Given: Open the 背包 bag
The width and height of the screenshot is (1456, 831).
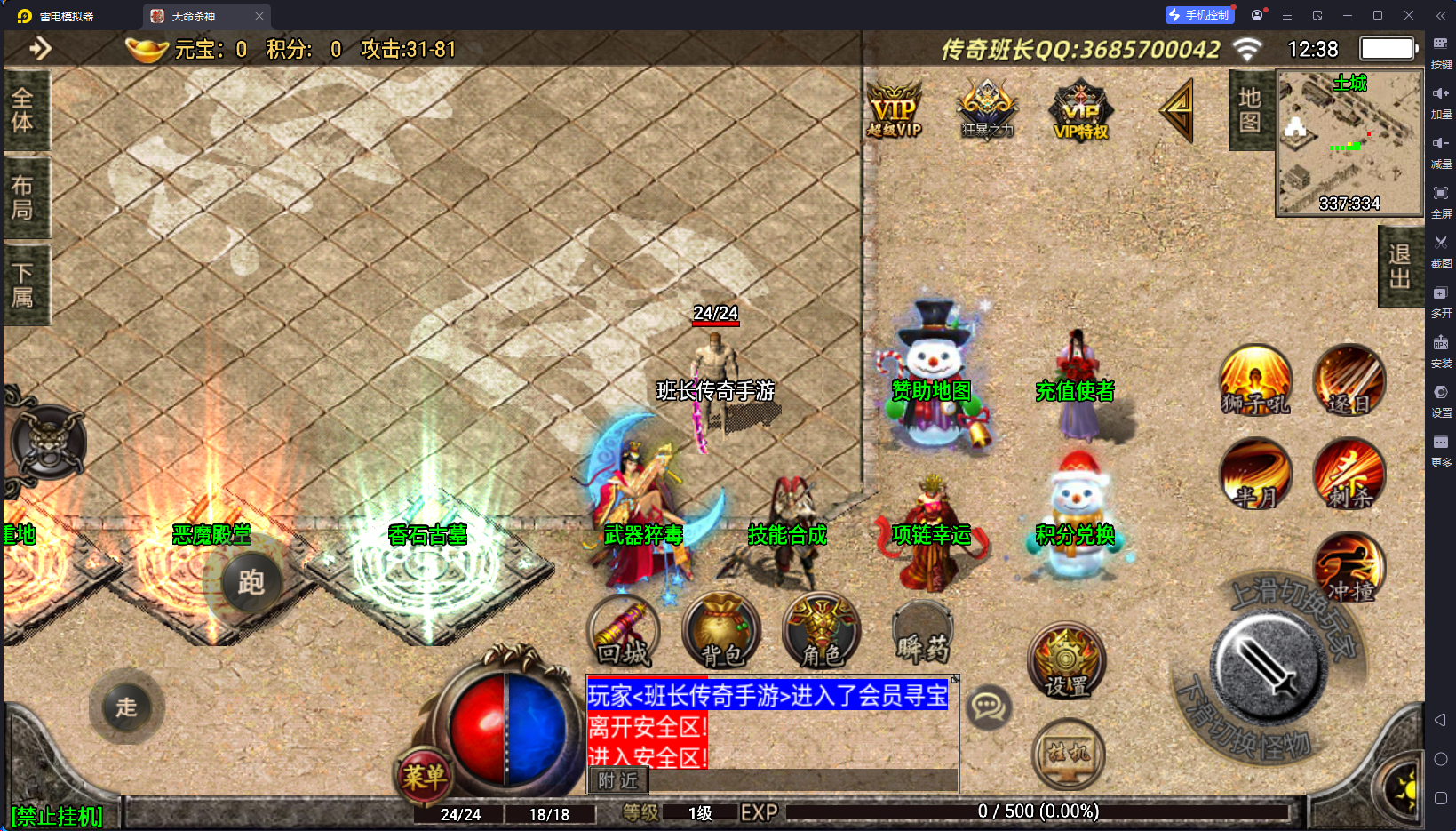Looking at the screenshot, I should 721,632.
